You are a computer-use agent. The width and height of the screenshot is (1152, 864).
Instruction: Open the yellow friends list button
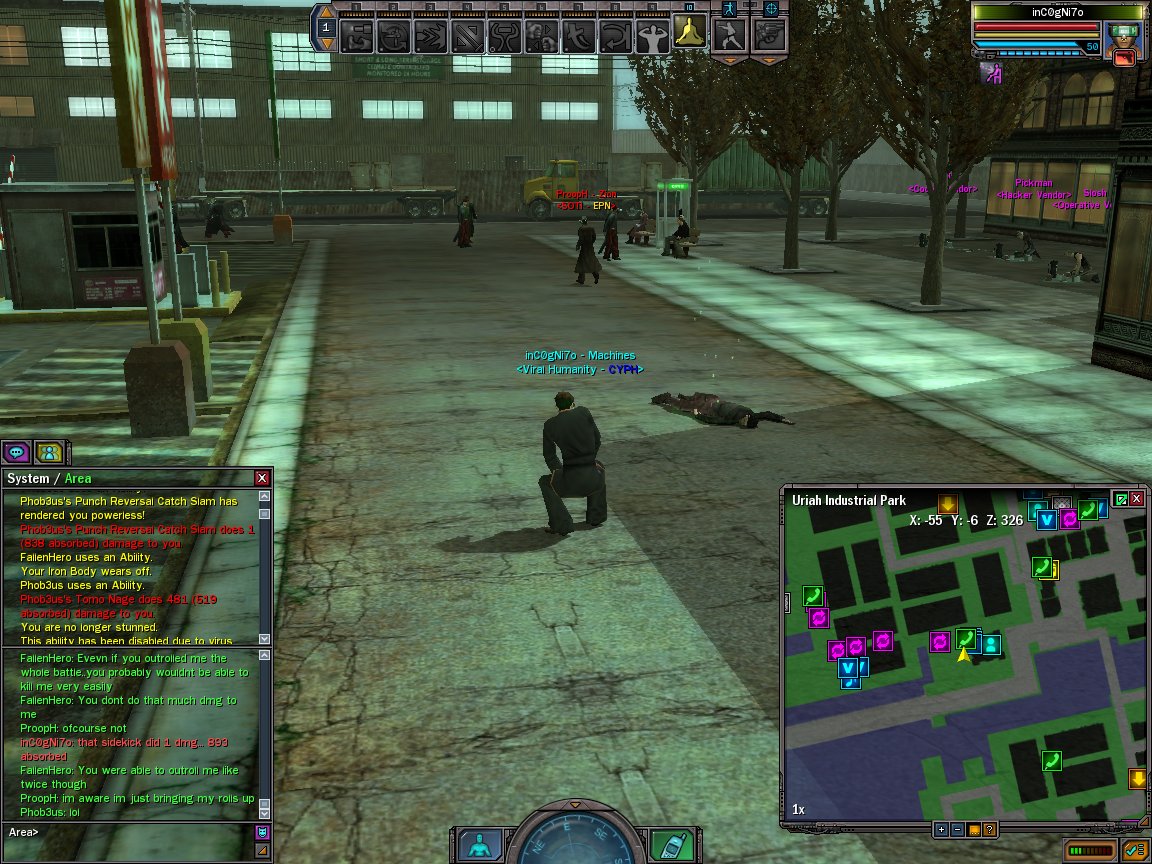tap(48, 452)
